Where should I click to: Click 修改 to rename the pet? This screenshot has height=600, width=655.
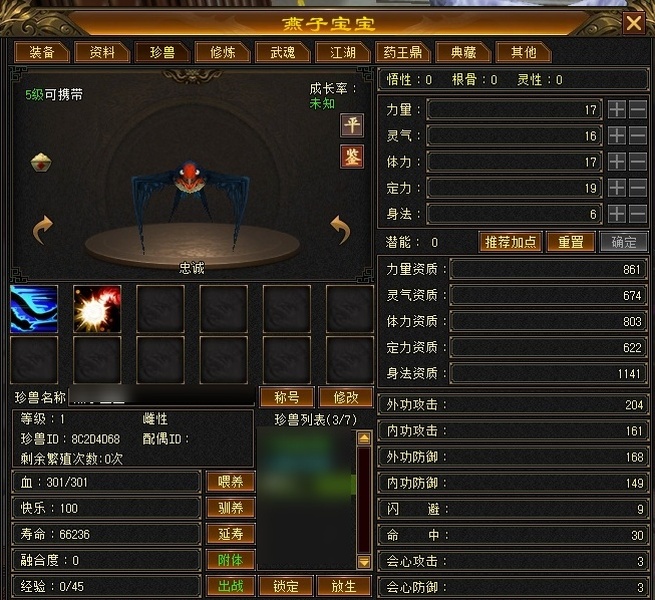[343, 397]
